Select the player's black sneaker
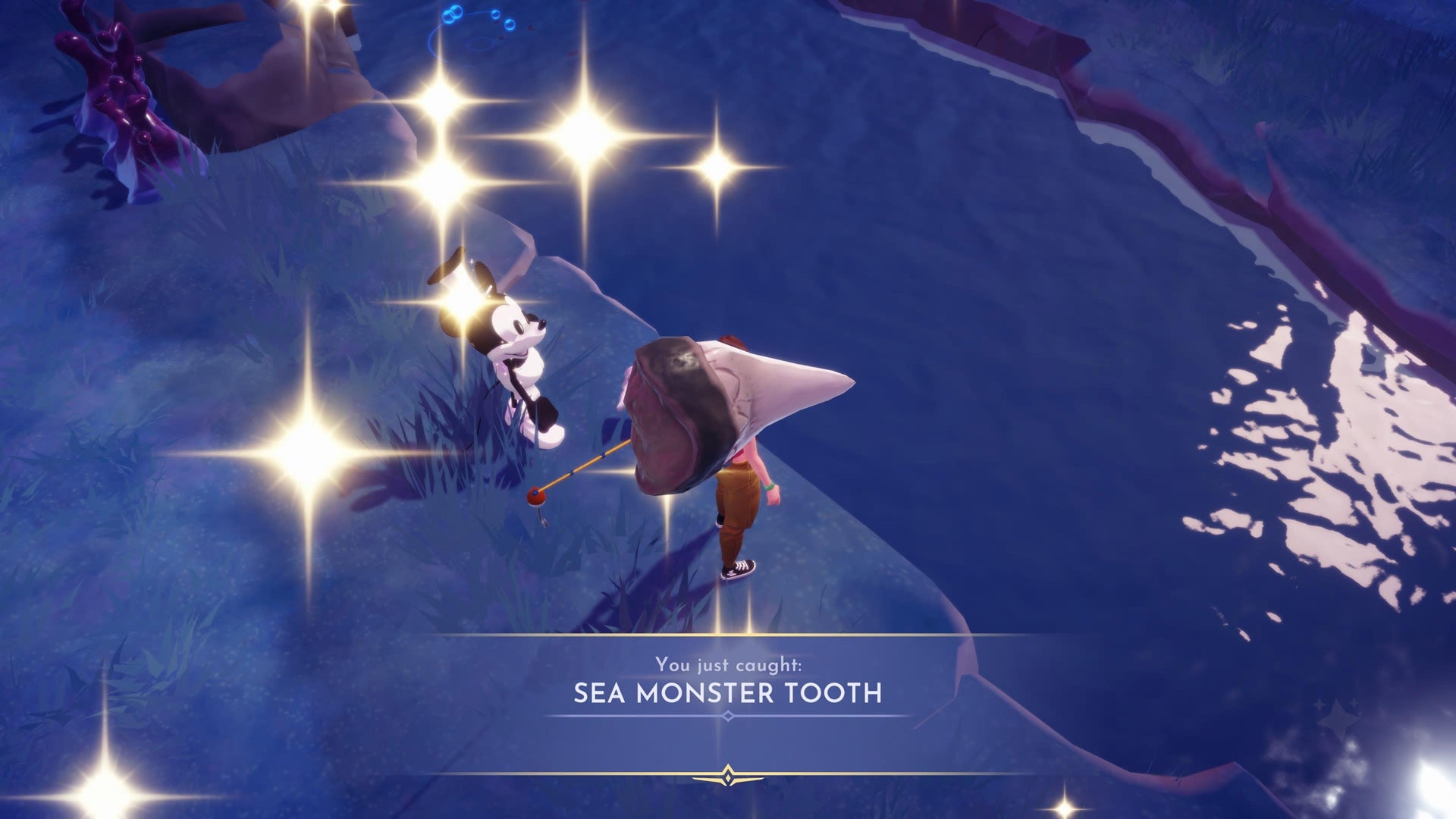Image resolution: width=1456 pixels, height=819 pixels. (x=739, y=569)
